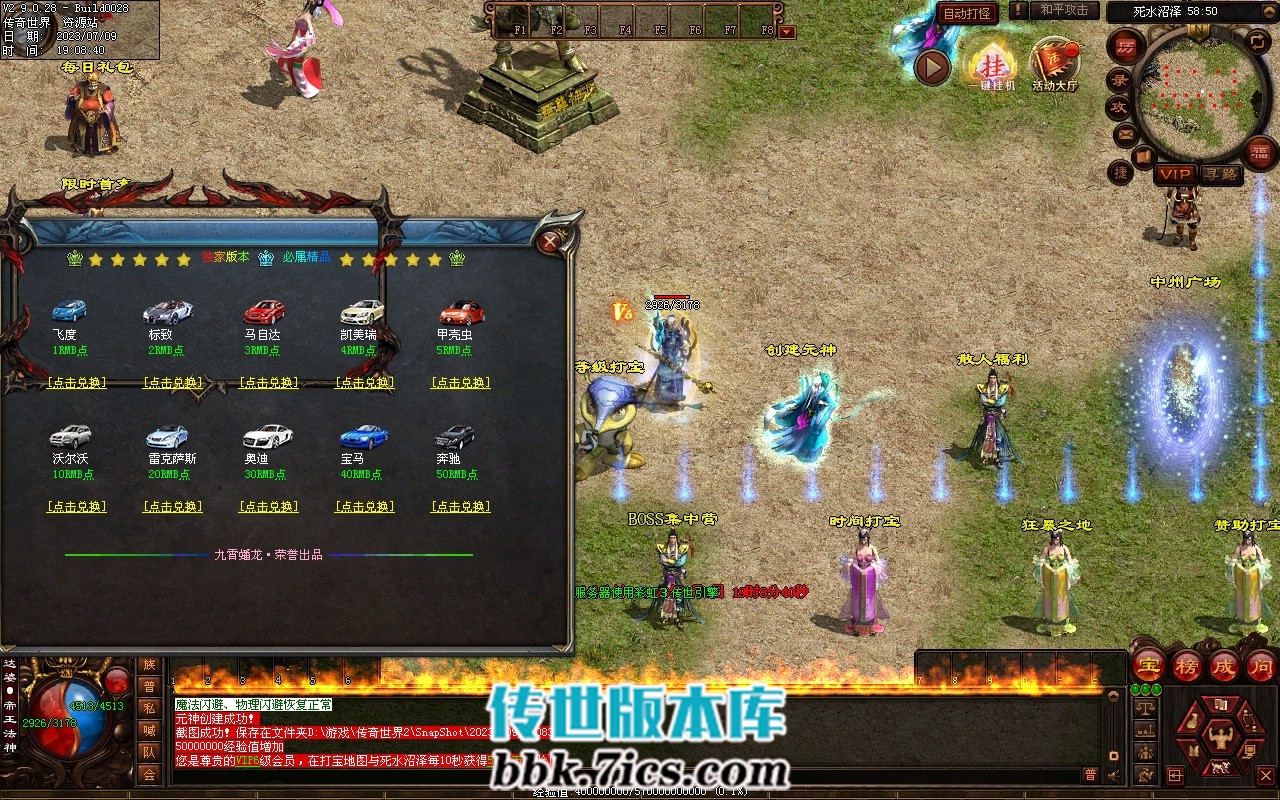
Task: Redeem the 奔驰 car for 50 RMB点
Action: 461,507
